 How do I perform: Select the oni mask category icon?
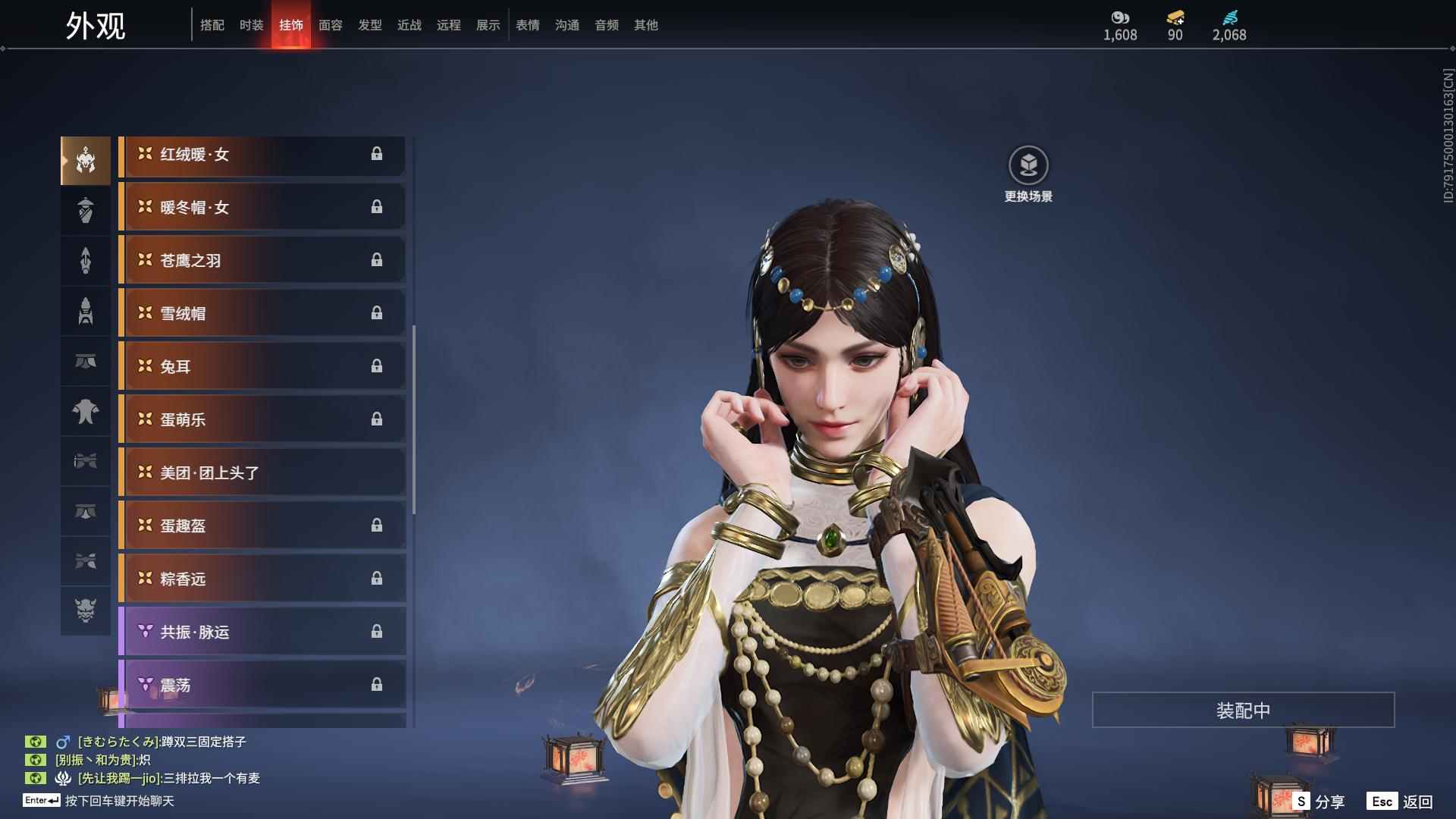pos(86,611)
